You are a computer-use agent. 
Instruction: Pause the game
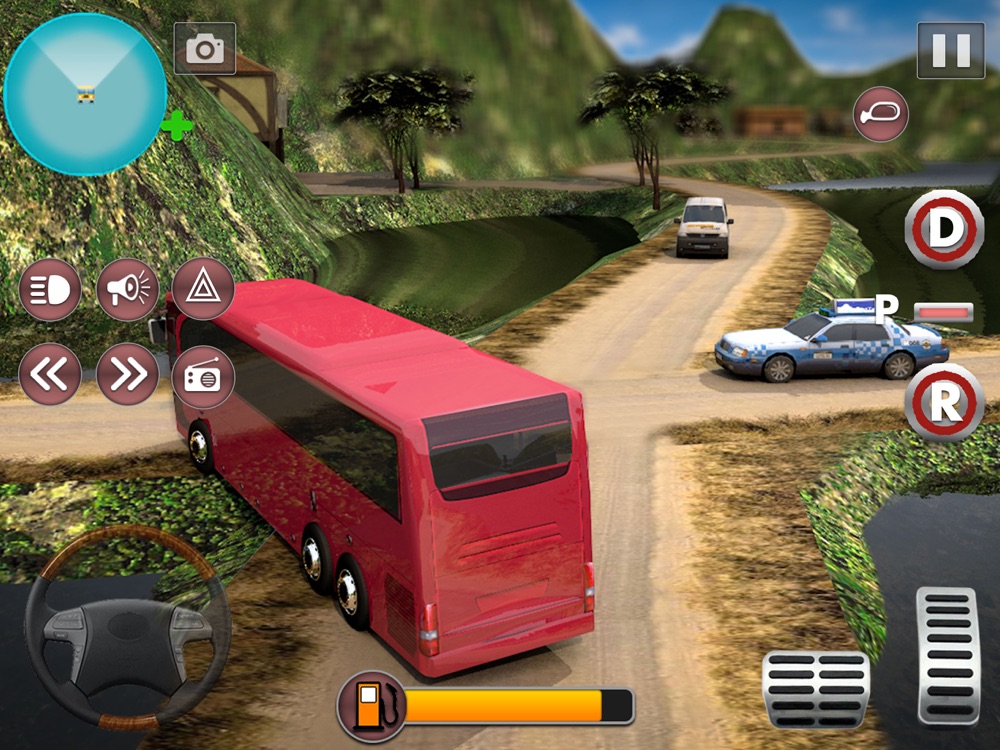(x=950, y=50)
